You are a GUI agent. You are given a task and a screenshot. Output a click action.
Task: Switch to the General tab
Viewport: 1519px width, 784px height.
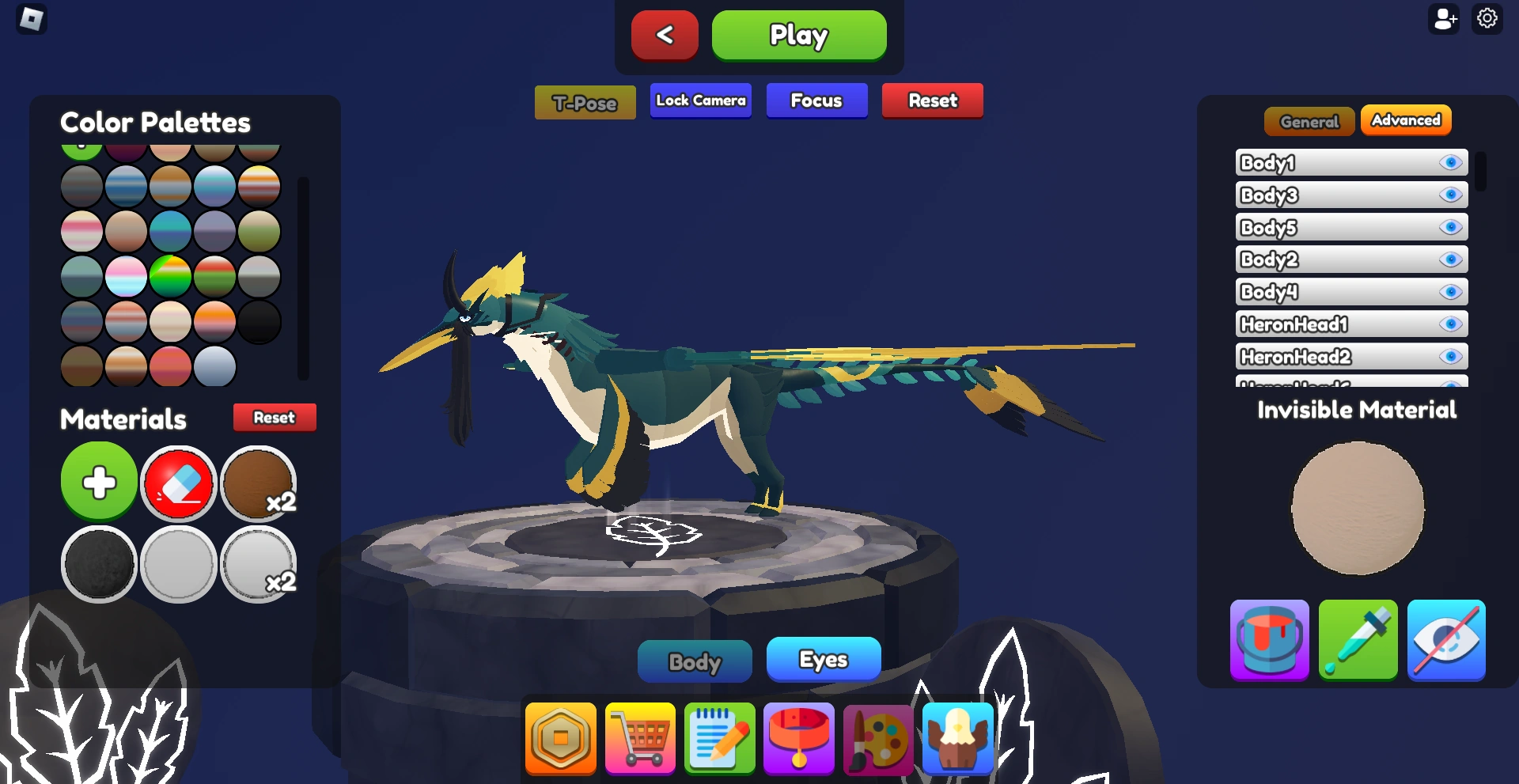pos(1309,121)
